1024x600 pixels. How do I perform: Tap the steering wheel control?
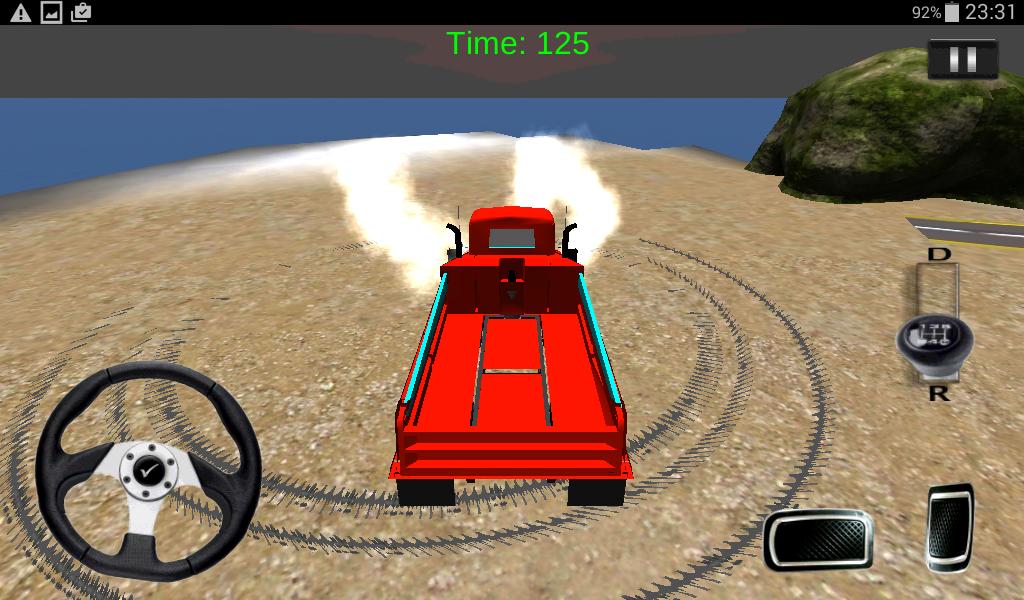coord(148,471)
